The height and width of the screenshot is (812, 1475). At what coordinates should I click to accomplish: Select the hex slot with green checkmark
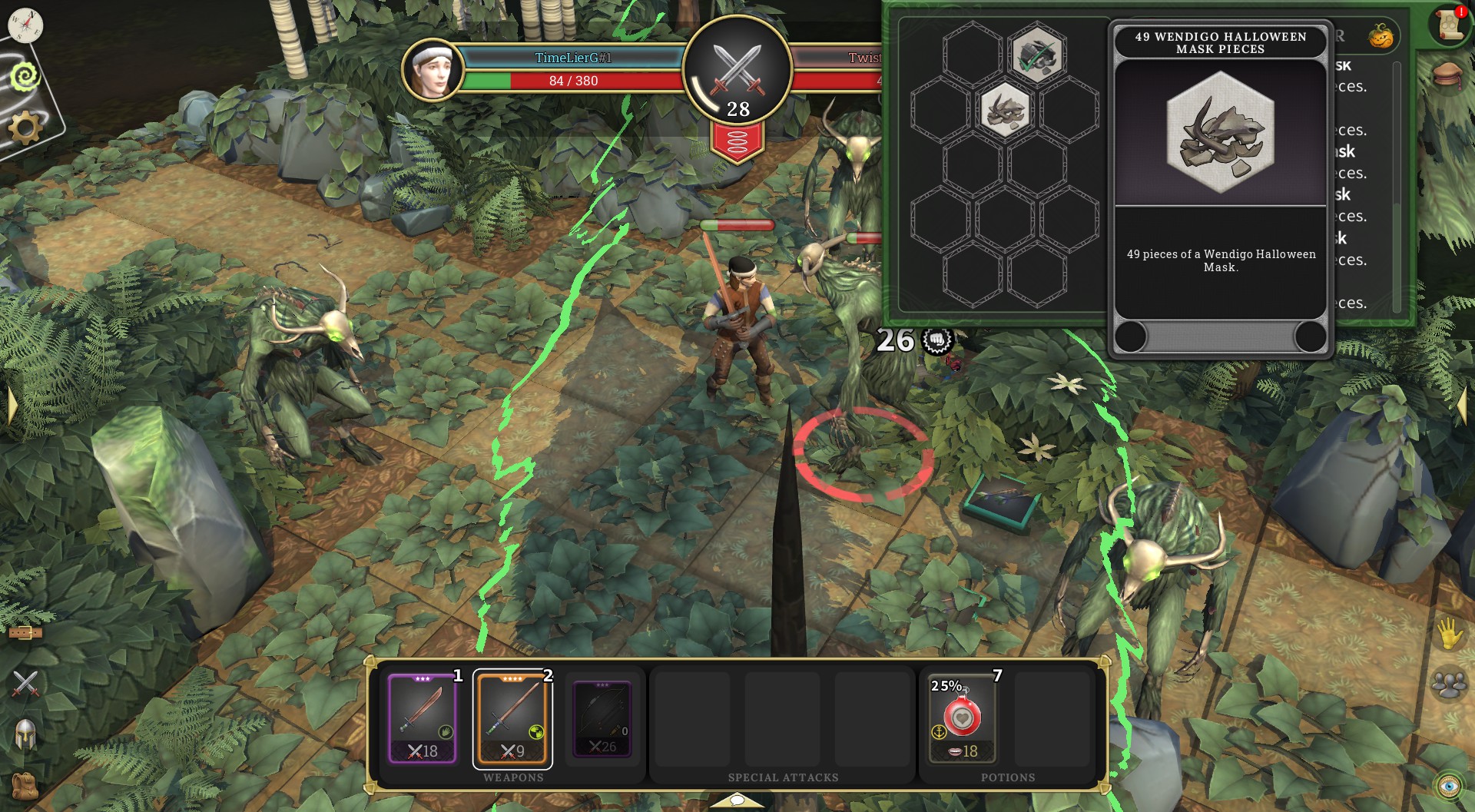(x=1037, y=55)
